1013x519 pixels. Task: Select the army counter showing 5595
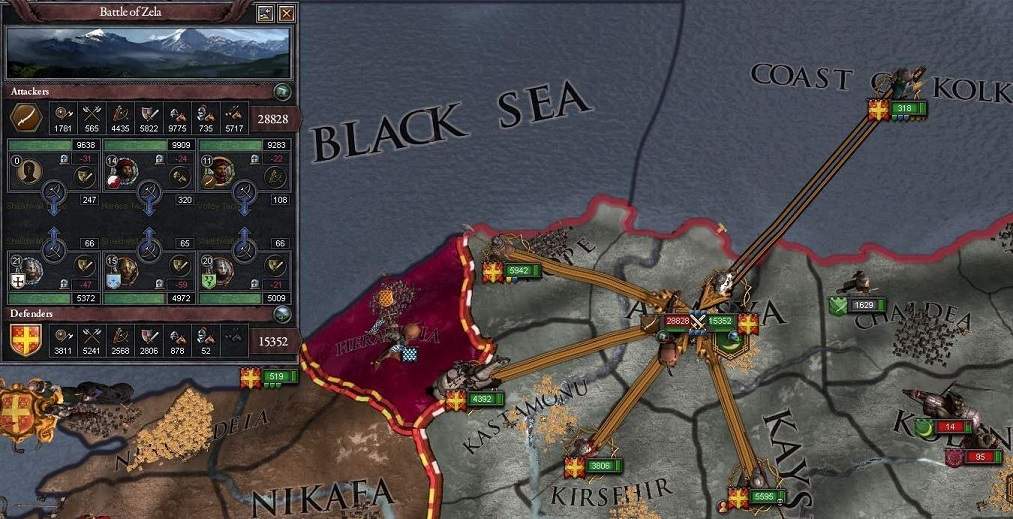[766, 495]
